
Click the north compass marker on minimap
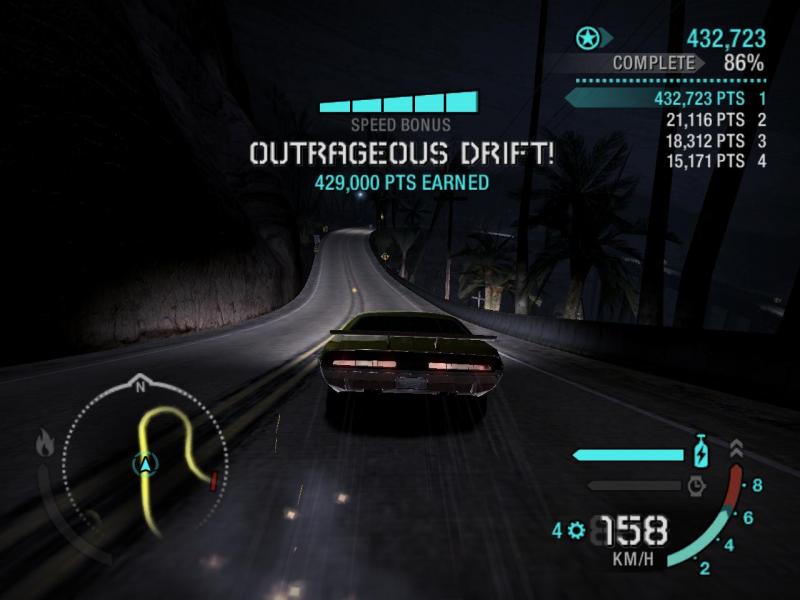[x=140, y=384]
